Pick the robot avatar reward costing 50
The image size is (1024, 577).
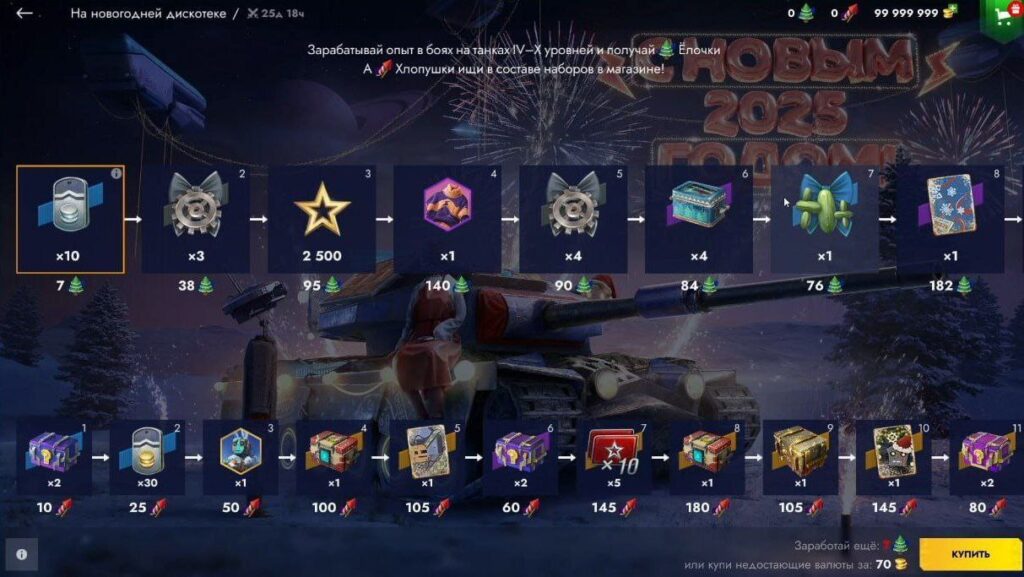tap(241, 457)
